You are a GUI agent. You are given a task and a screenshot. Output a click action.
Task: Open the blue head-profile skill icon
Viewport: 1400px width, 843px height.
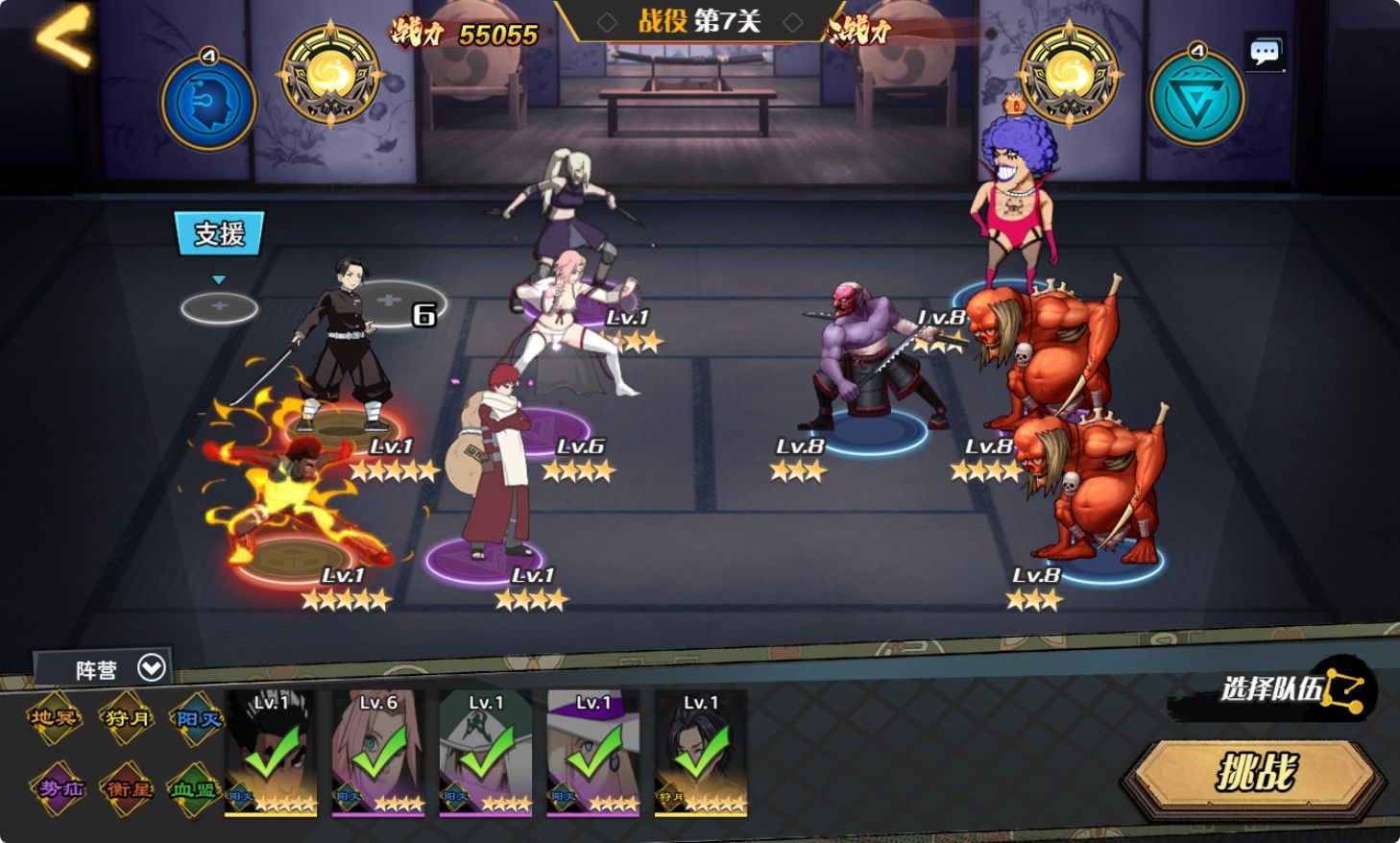(208, 102)
